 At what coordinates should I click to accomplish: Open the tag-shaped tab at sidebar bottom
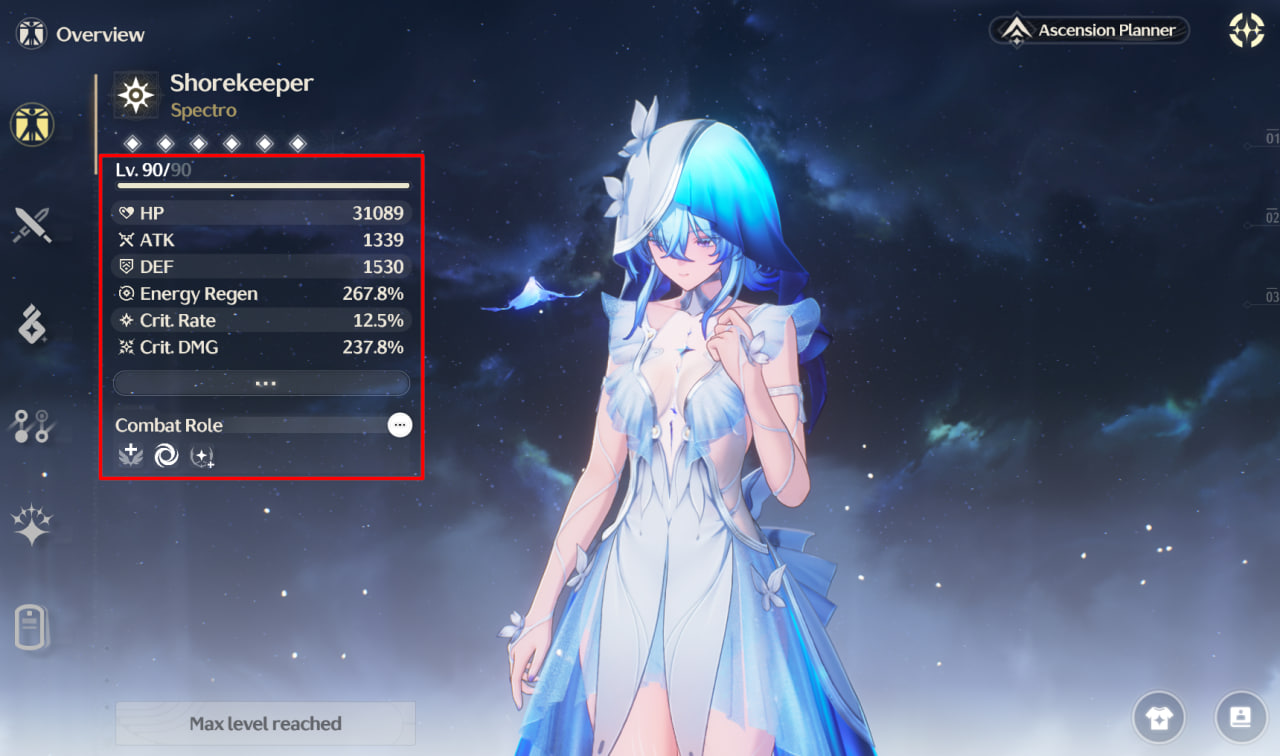click(x=31, y=627)
